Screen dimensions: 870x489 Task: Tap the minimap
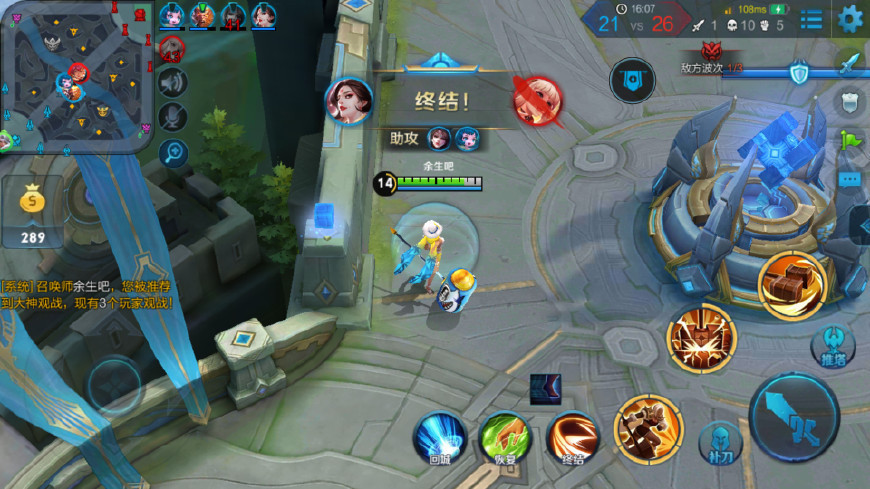click(77, 75)
